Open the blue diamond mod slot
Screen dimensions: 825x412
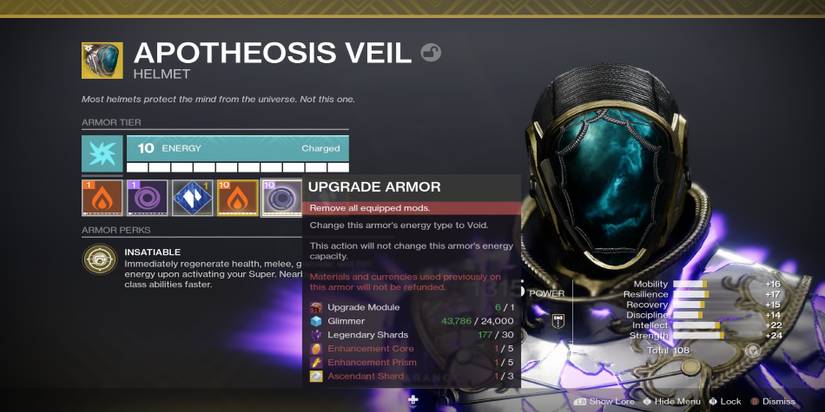(x=192, y=198)
